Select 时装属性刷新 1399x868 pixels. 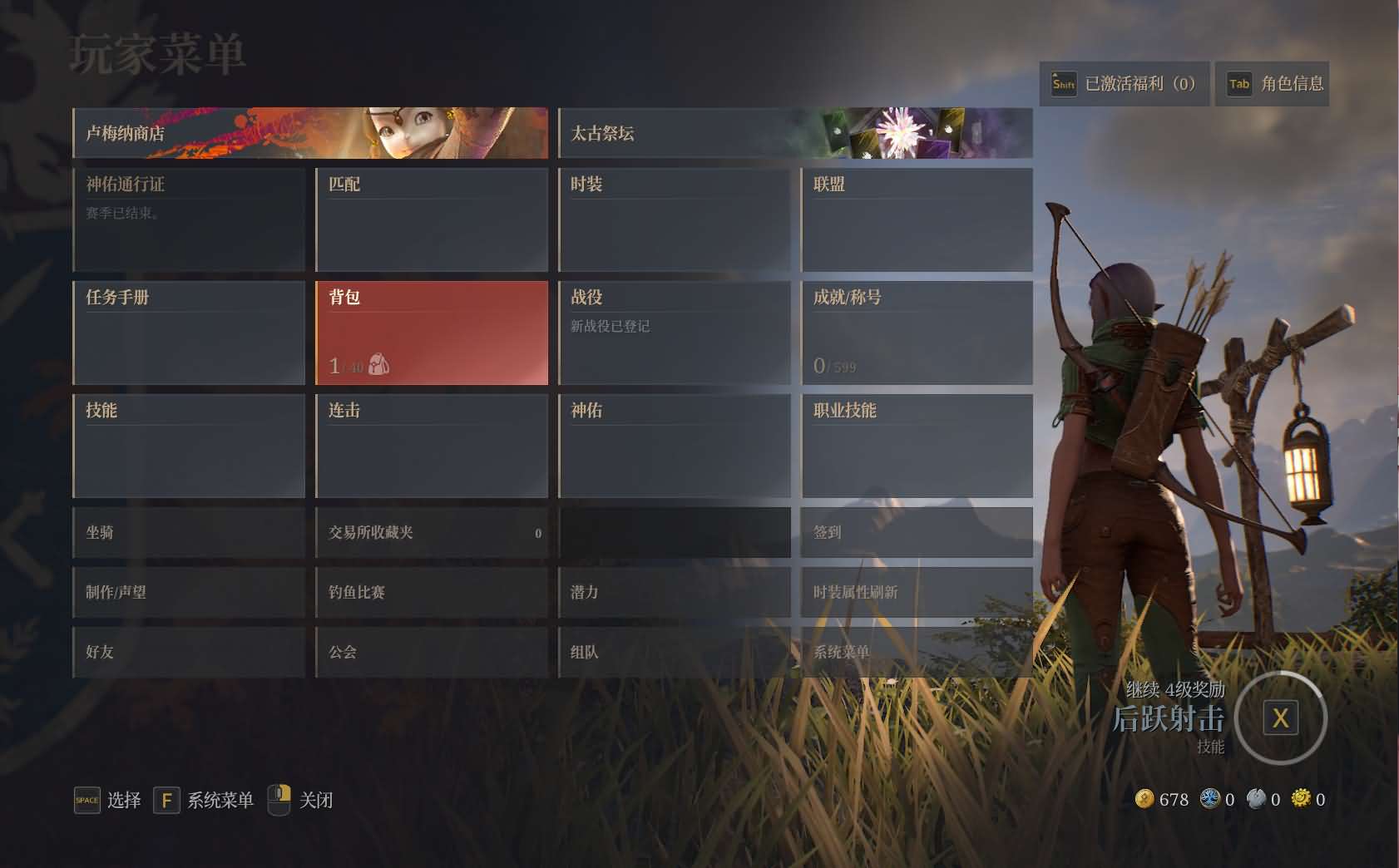(916, 592)
